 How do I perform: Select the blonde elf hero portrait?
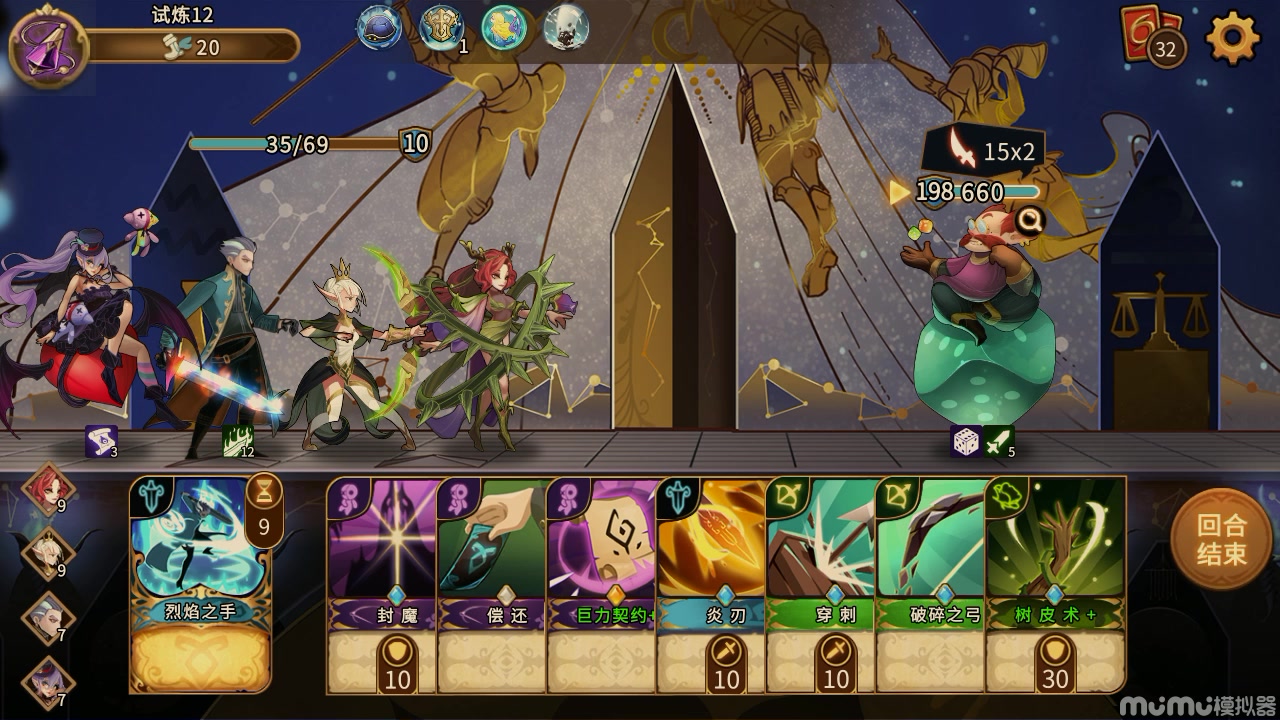coord(47,553)
